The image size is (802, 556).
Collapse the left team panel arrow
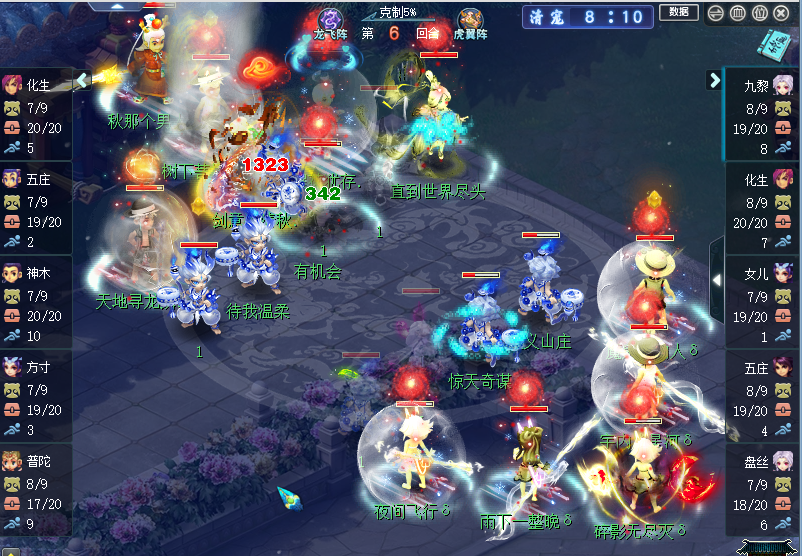click(82, 79)
